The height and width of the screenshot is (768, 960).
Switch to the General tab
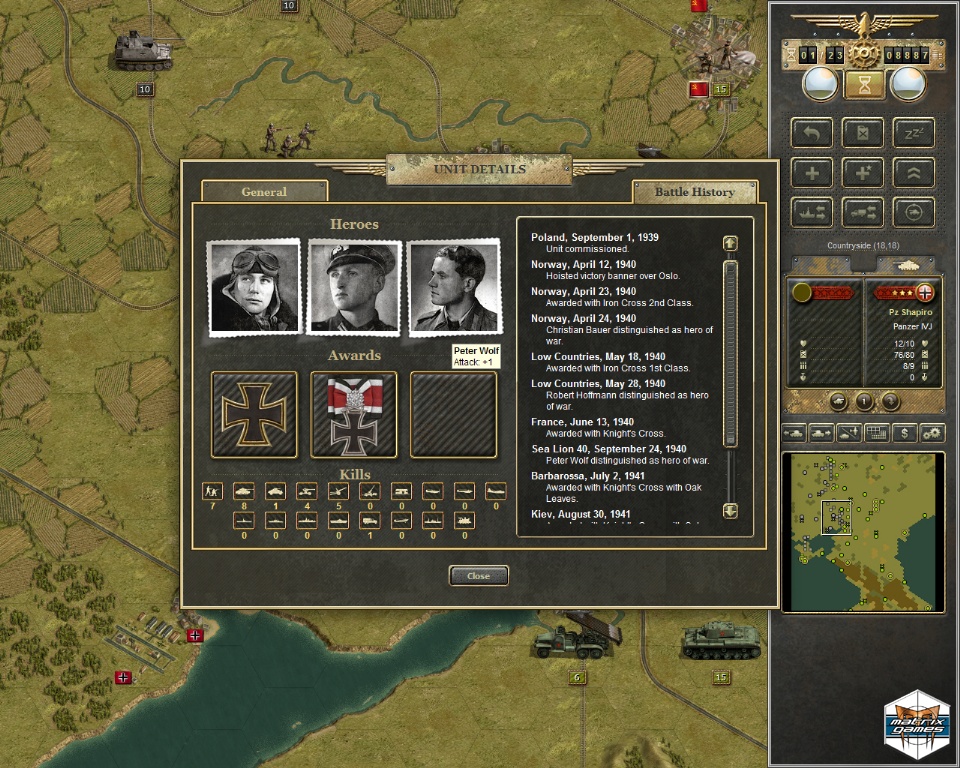[x=264, y=192]
